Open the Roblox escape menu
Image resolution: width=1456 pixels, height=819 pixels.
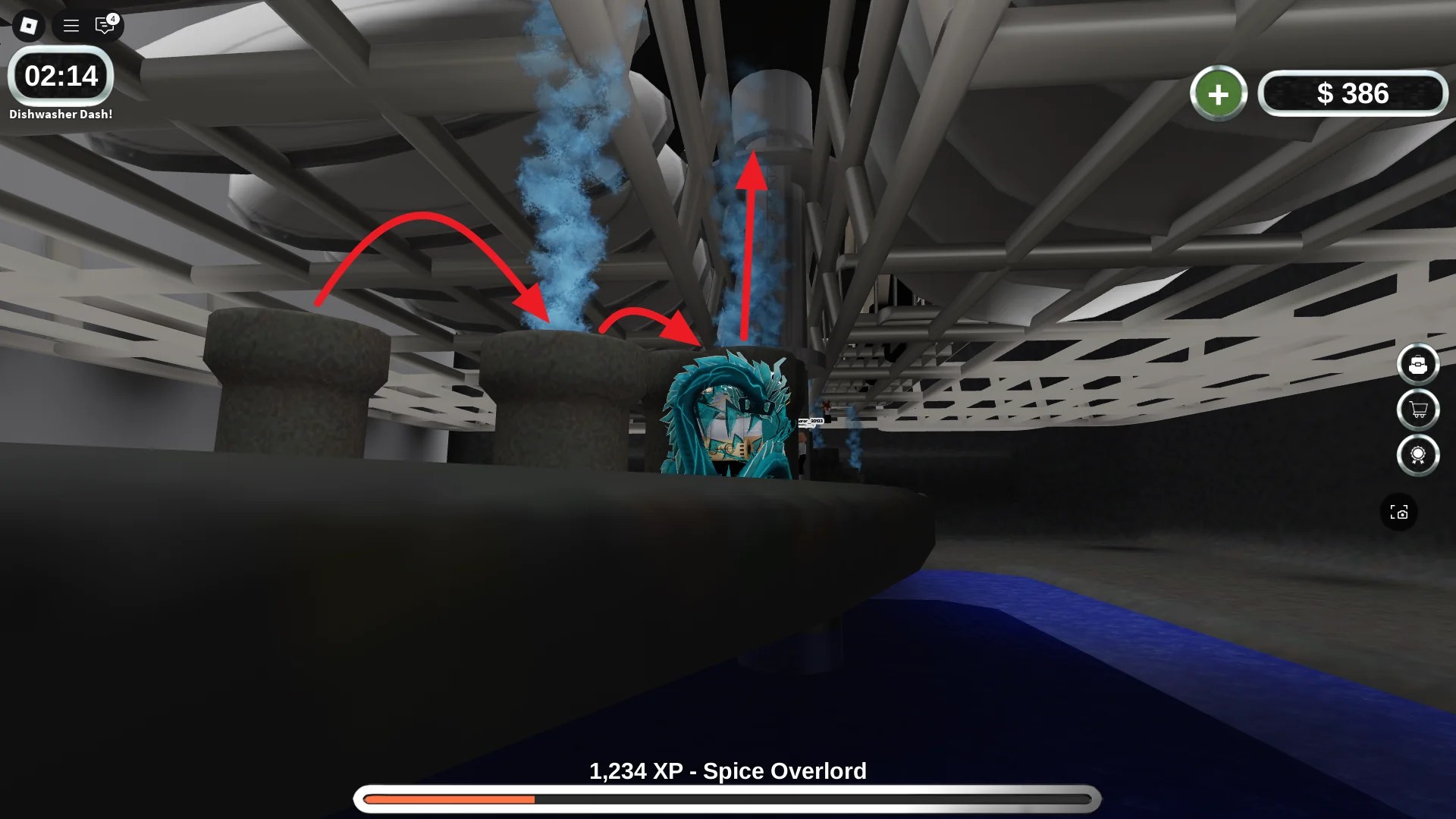pos(28,25)
